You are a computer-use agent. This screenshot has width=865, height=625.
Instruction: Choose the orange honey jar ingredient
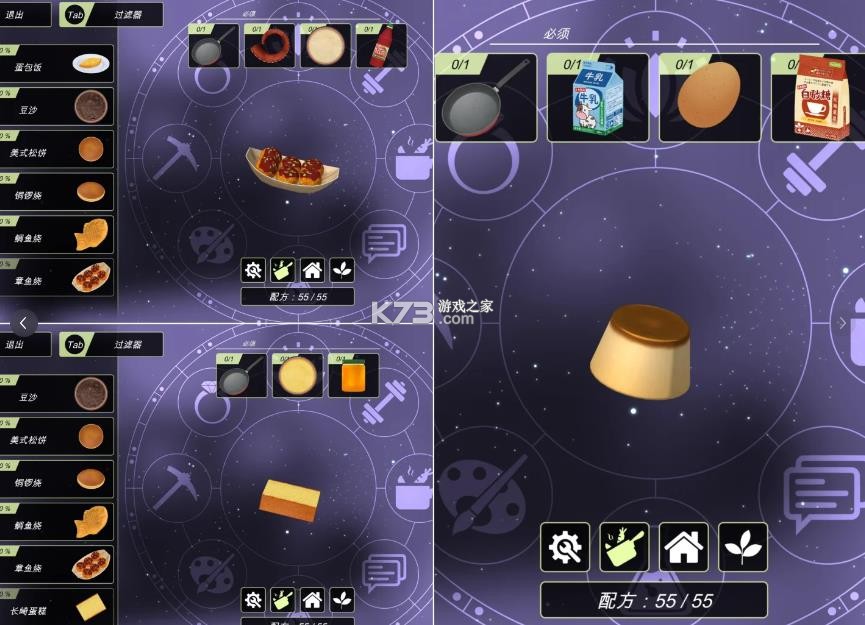tap(354, 376)
